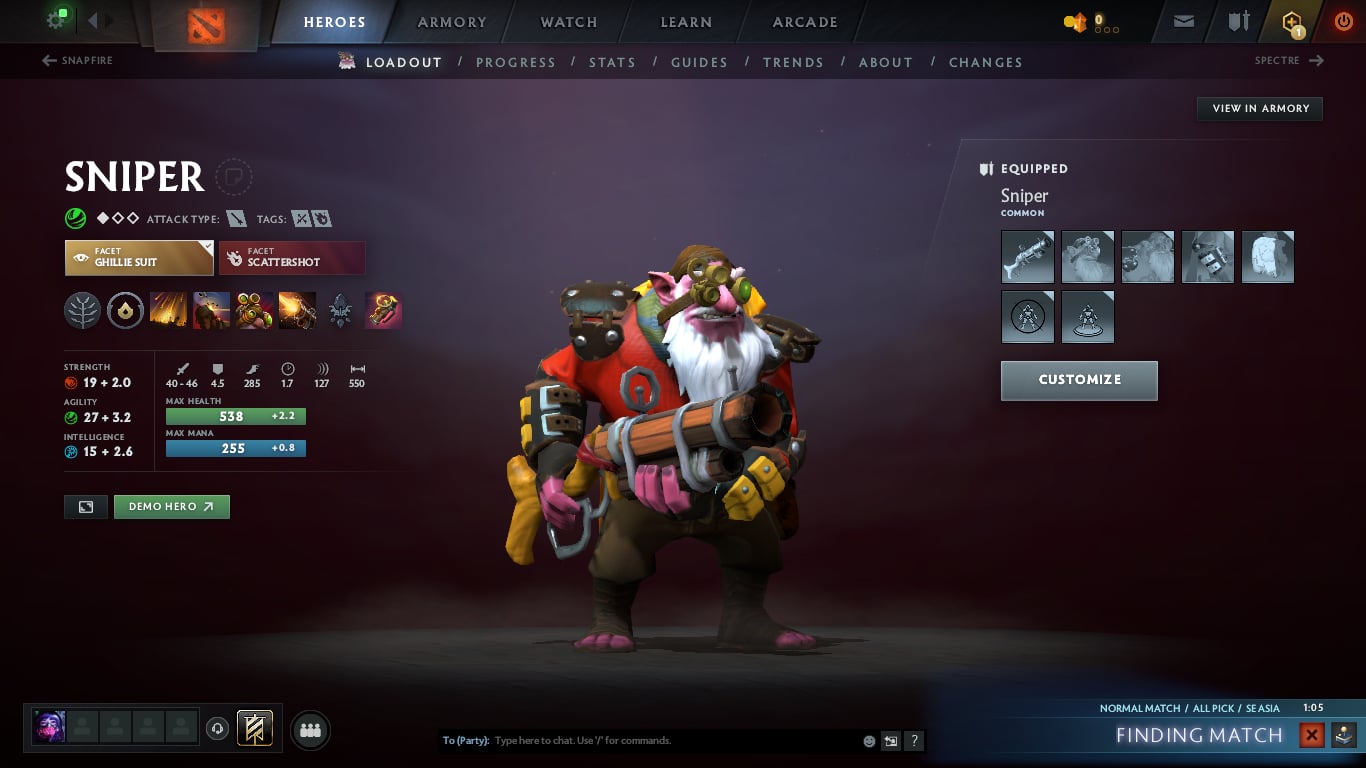Screen dimensions: 1366x768
Task: Choose the Ghillie Suit facet
Action: point(139,258)
